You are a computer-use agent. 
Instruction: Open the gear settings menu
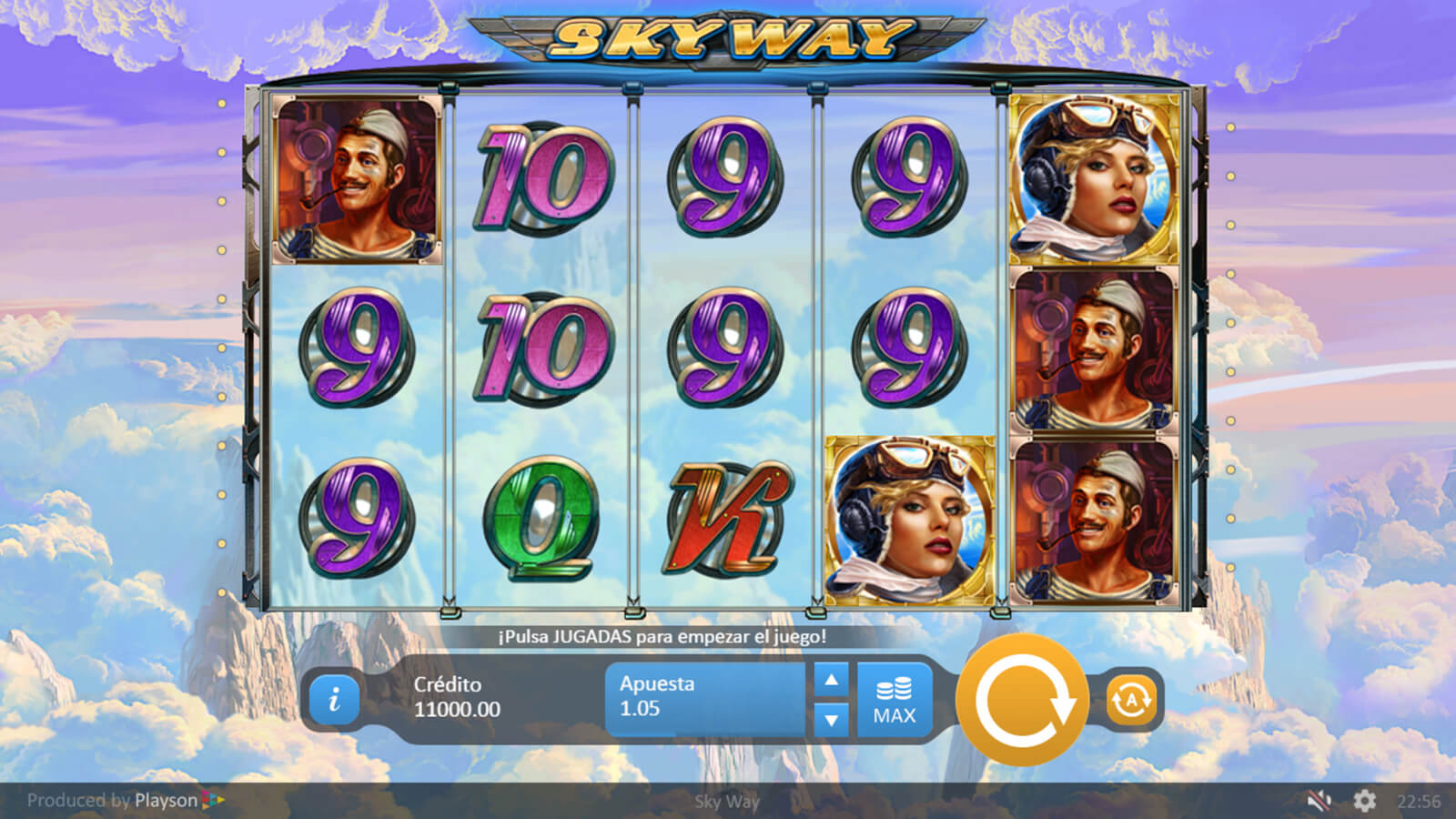coord(1364,801)
